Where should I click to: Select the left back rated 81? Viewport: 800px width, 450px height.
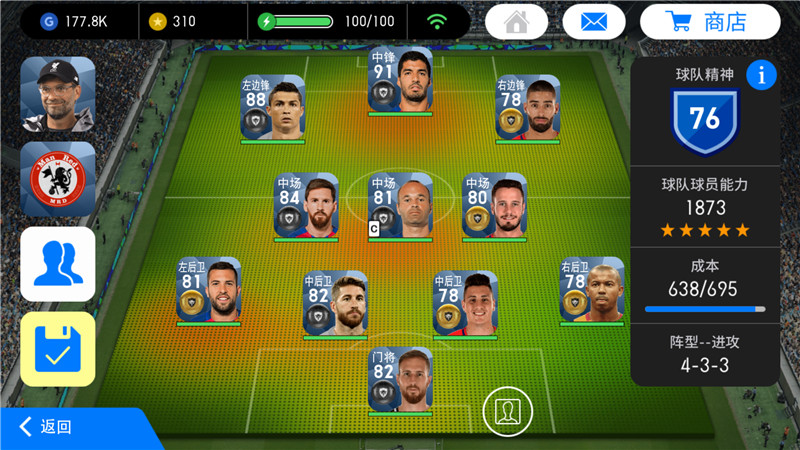point(208,290)
